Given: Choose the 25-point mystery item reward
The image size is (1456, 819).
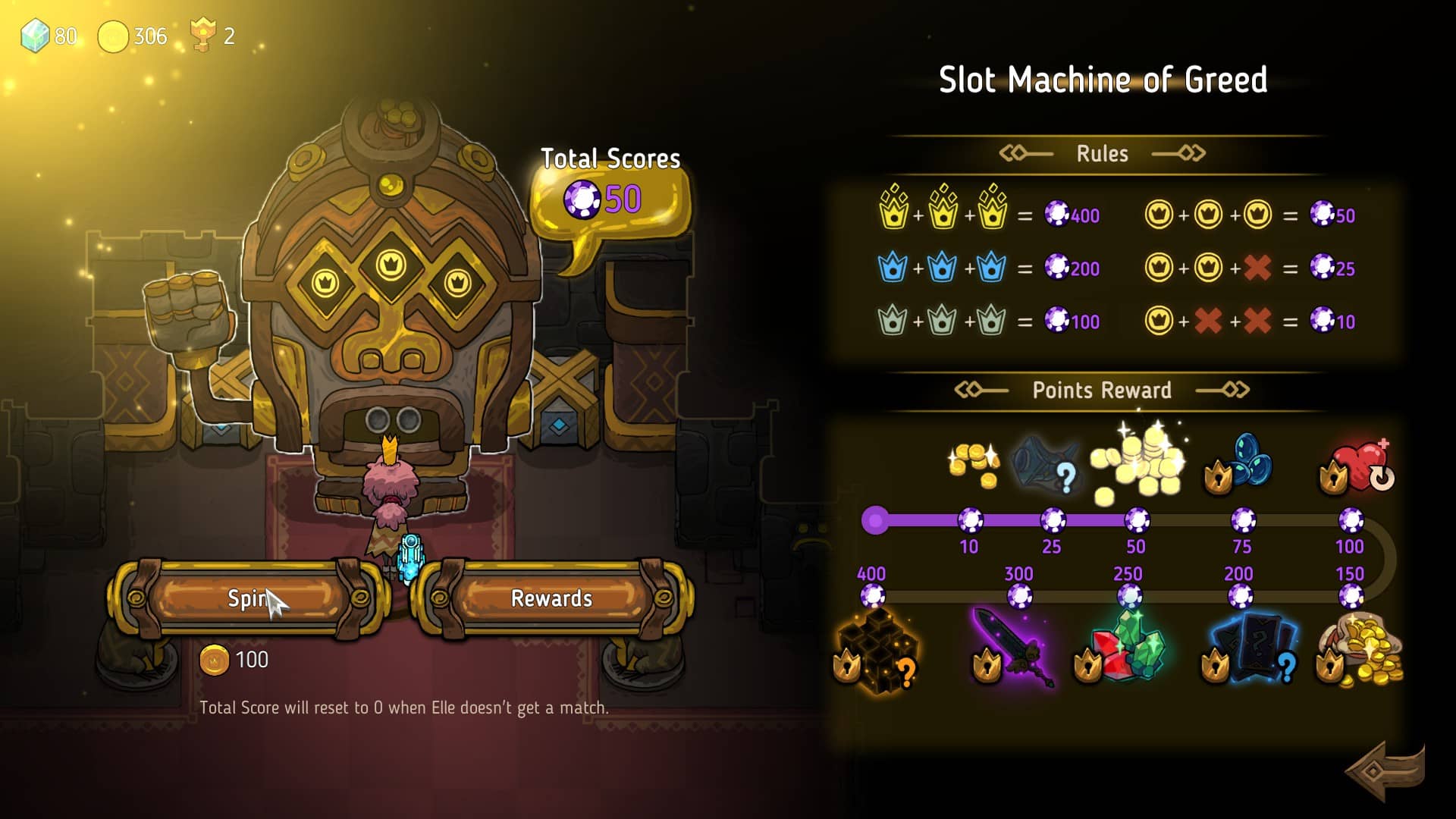Looking at the screenshot, I should 1046,463.
